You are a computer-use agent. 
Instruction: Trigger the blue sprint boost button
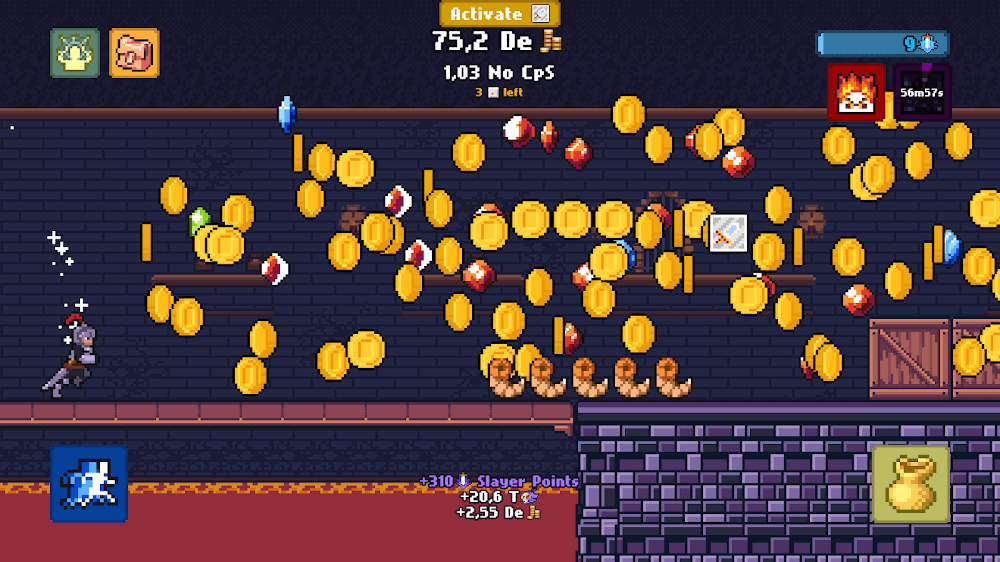point(89,484)
